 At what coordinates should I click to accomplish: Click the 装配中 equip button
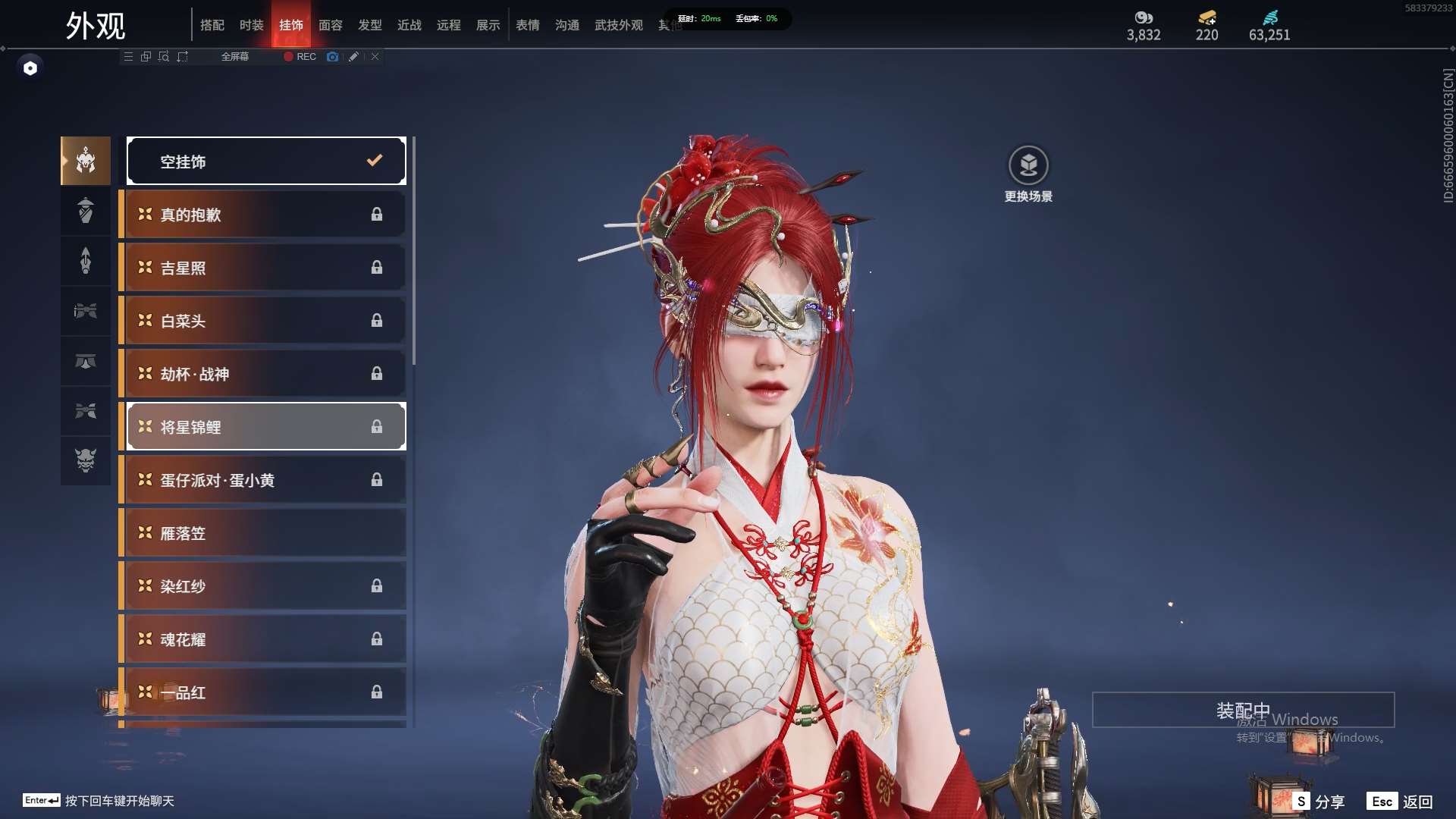tap(1243, 710)
